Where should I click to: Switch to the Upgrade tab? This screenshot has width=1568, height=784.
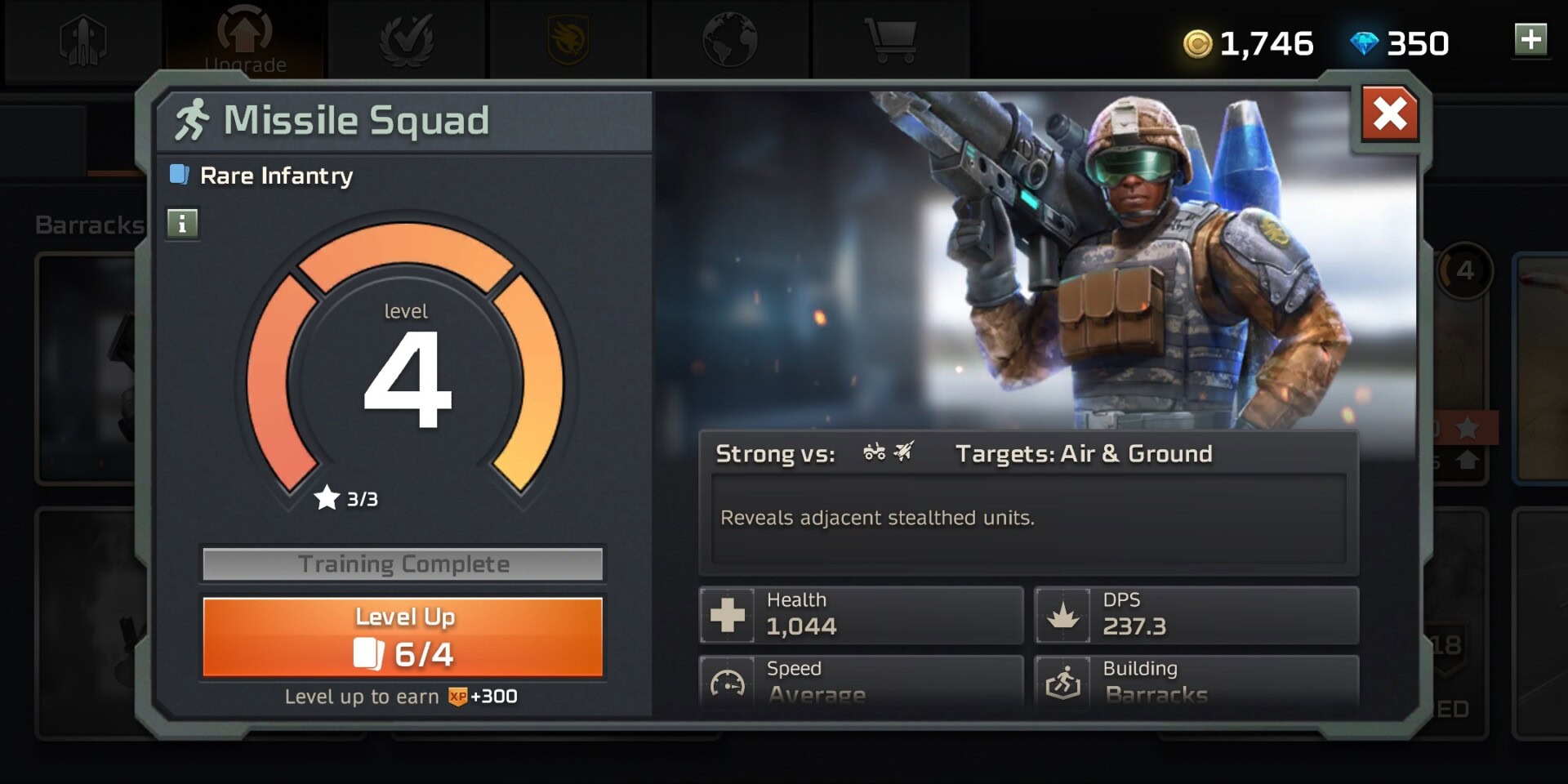245,40
